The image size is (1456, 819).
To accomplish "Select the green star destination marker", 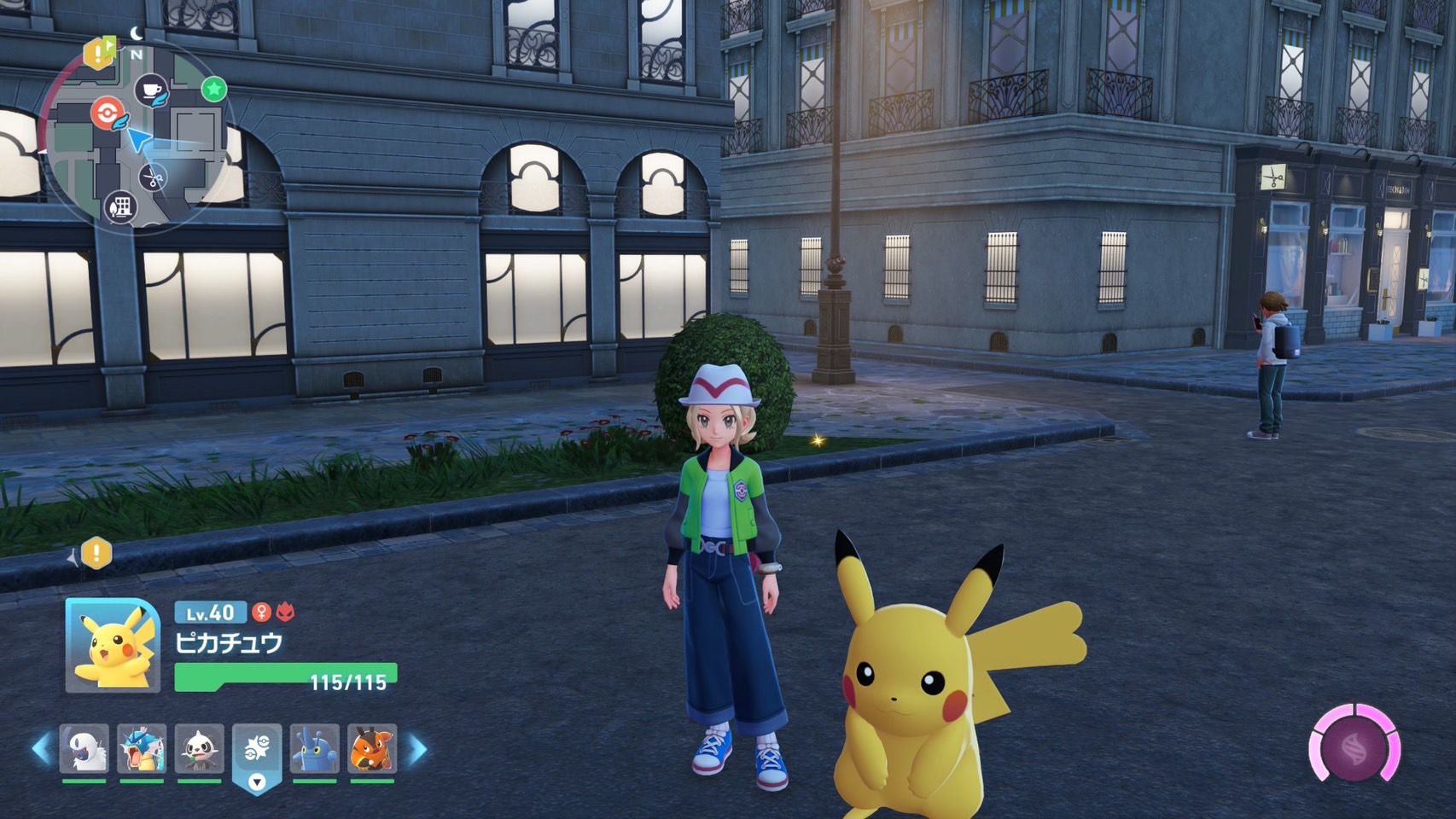I will (x=213, y=90).
